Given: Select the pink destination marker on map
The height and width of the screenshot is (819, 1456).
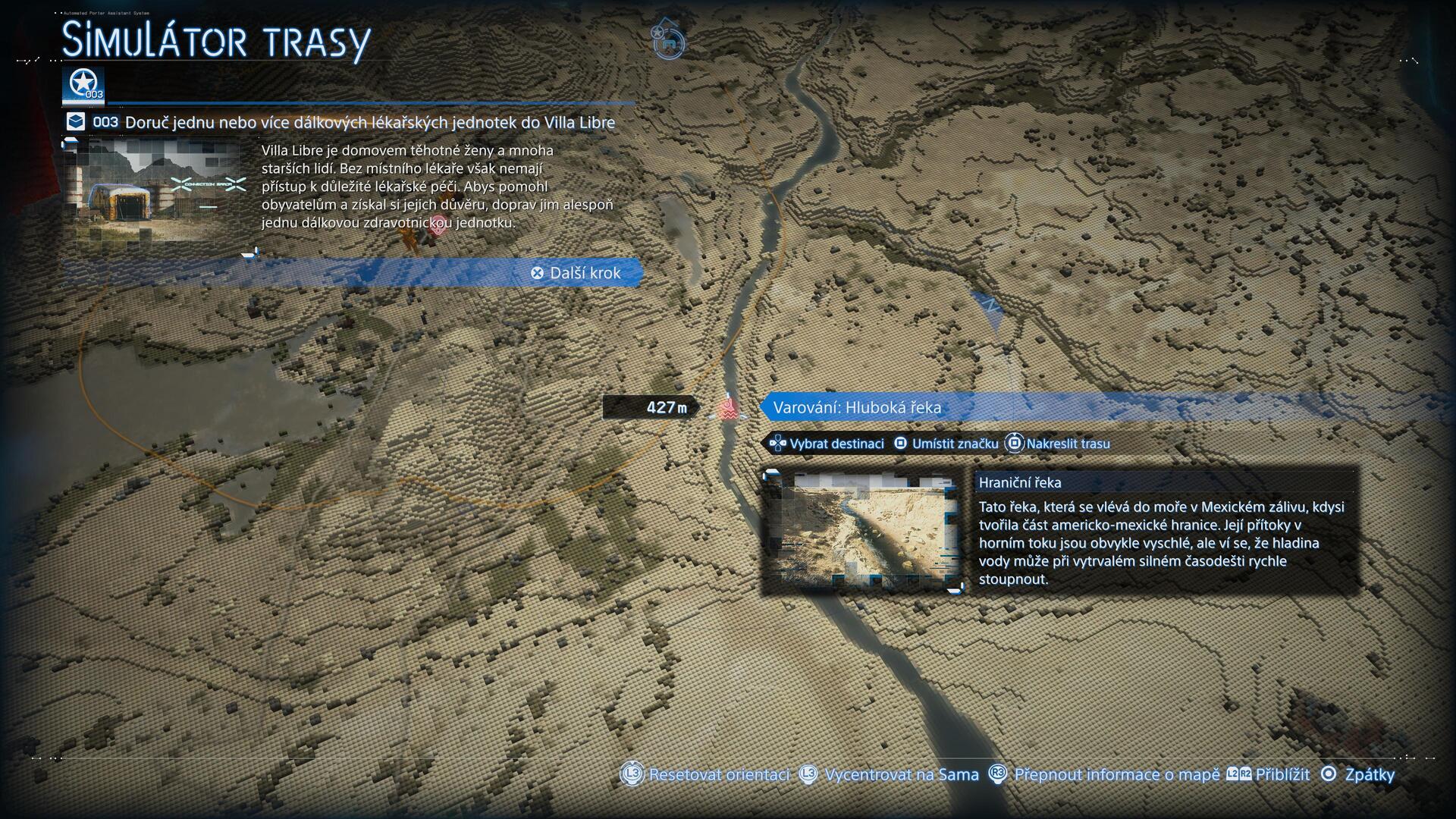Looking at the screenshot, I should (437, 229).
